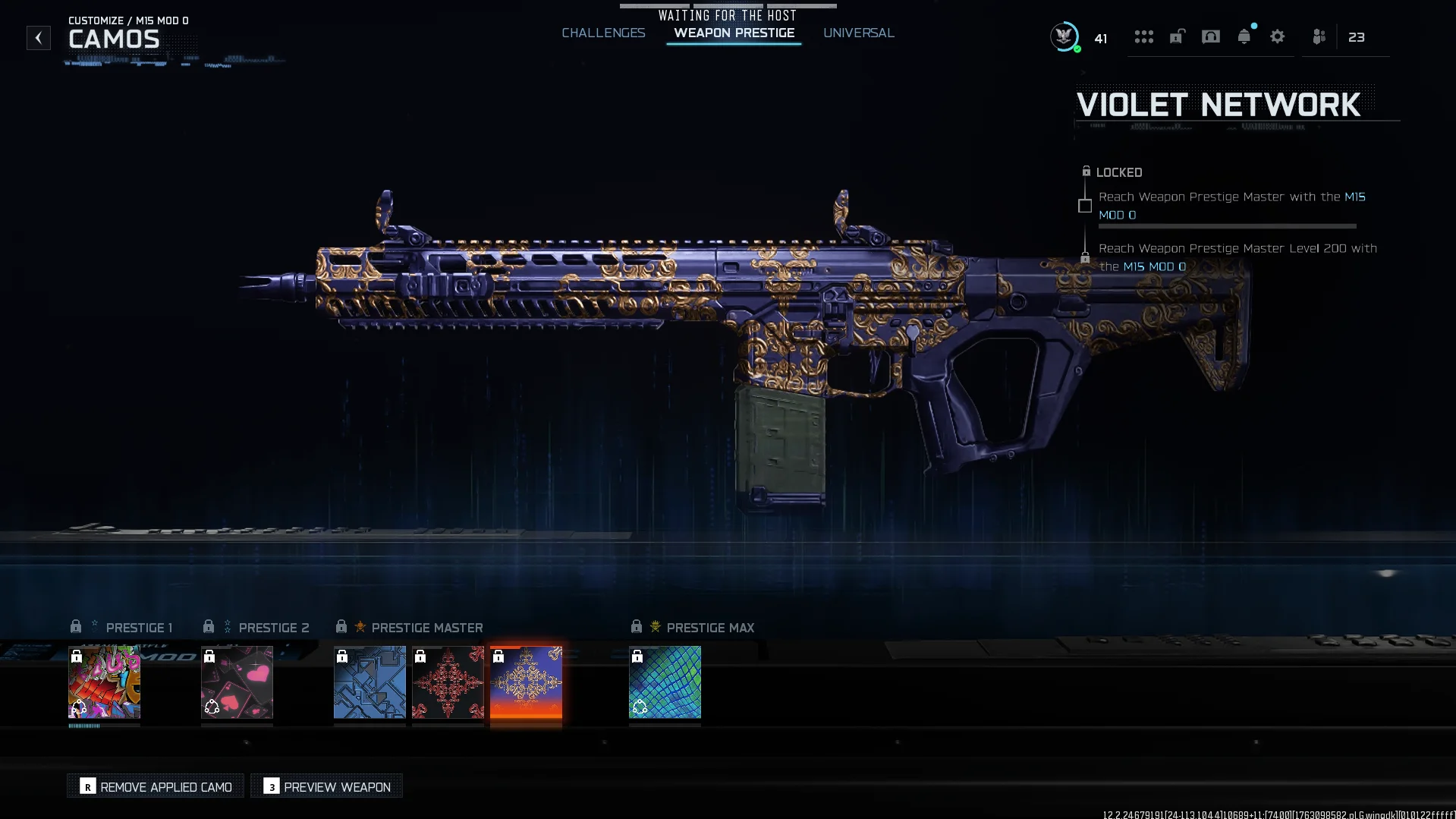Image resolution: width=1456 pixels, height=819 pixels.
Task: Click Remove Applied Camo
Action: [155, 786]
